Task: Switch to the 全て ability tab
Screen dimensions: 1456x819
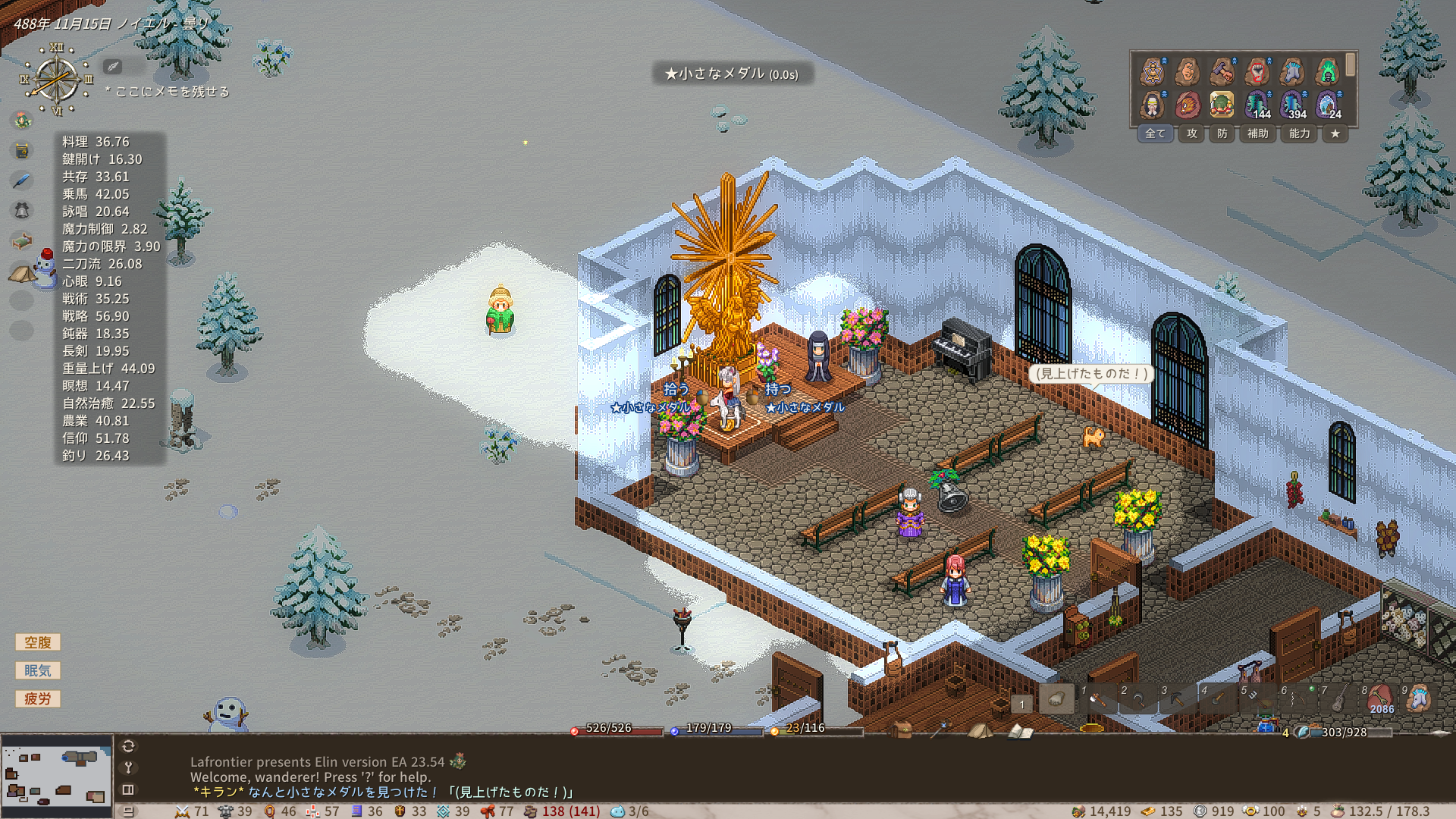Action: coord(1155,133)
